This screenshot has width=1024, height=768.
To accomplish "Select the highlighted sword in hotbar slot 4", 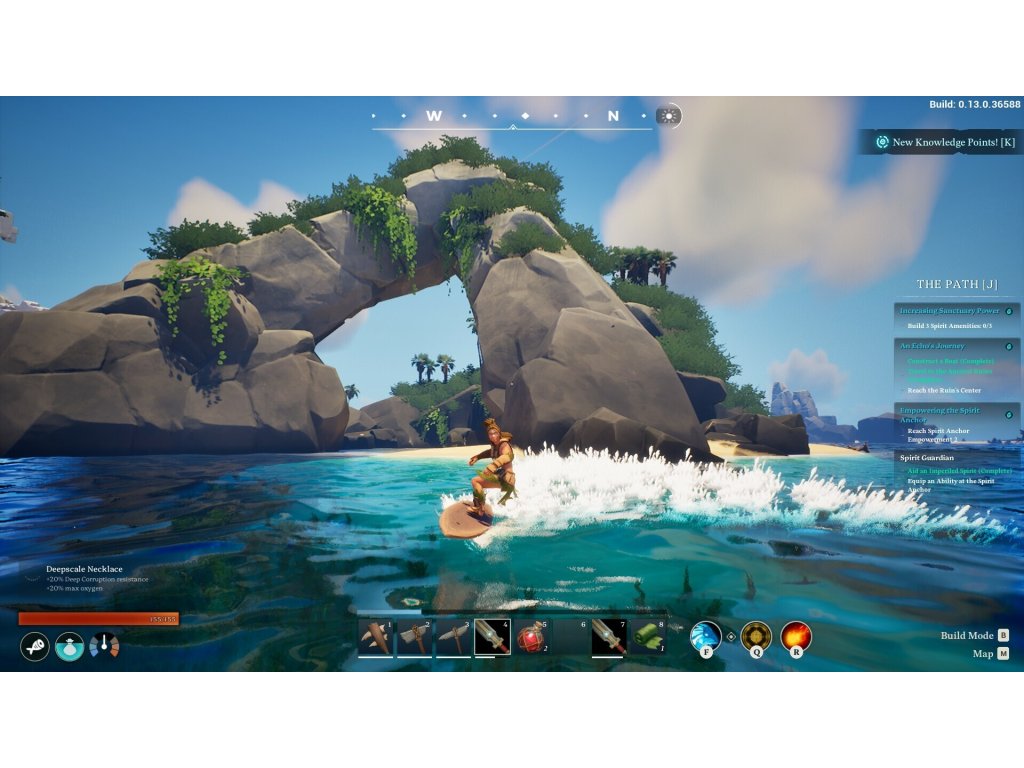I will pos(492,637).
